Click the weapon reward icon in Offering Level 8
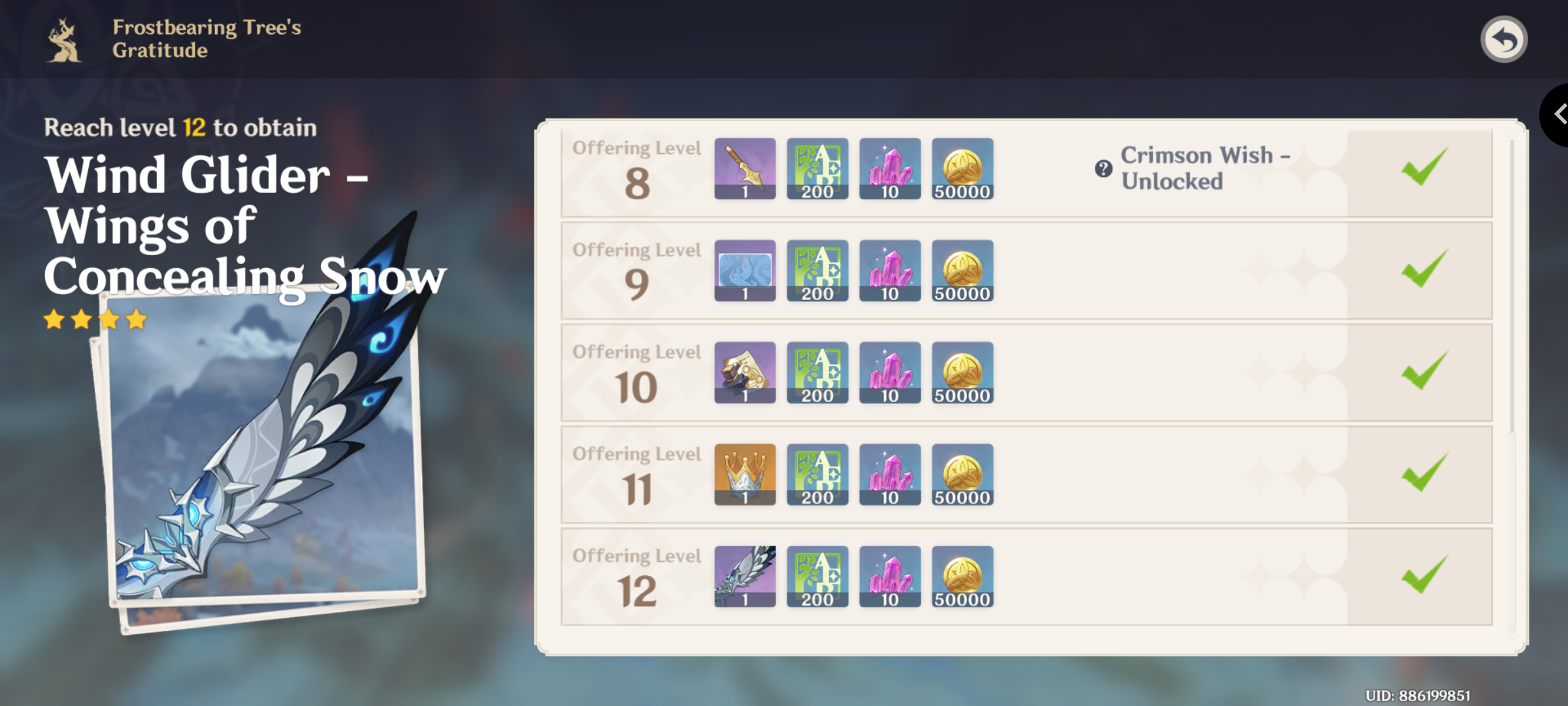Viewport: 1568px width, 706px height. 745,170
